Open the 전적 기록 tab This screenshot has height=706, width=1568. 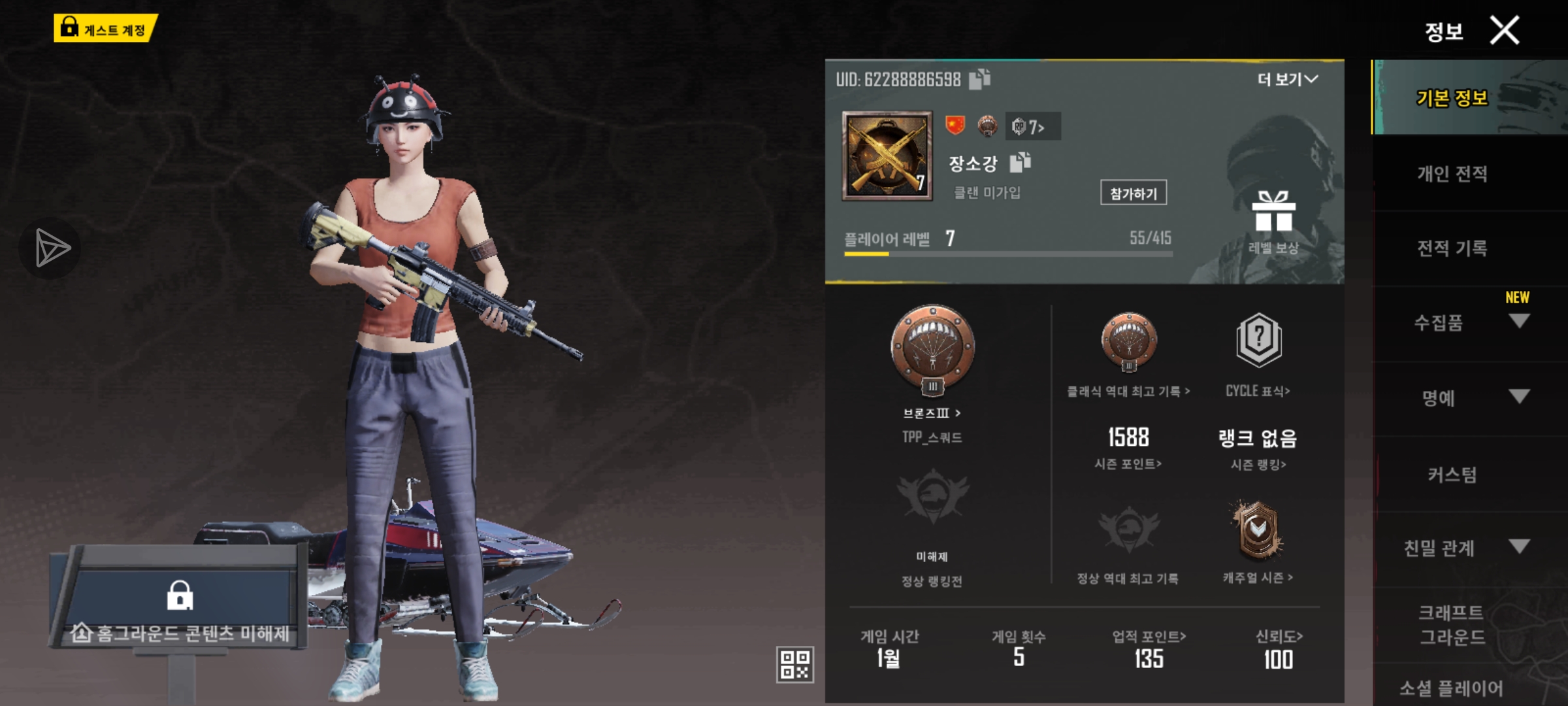click(1452, 248)
